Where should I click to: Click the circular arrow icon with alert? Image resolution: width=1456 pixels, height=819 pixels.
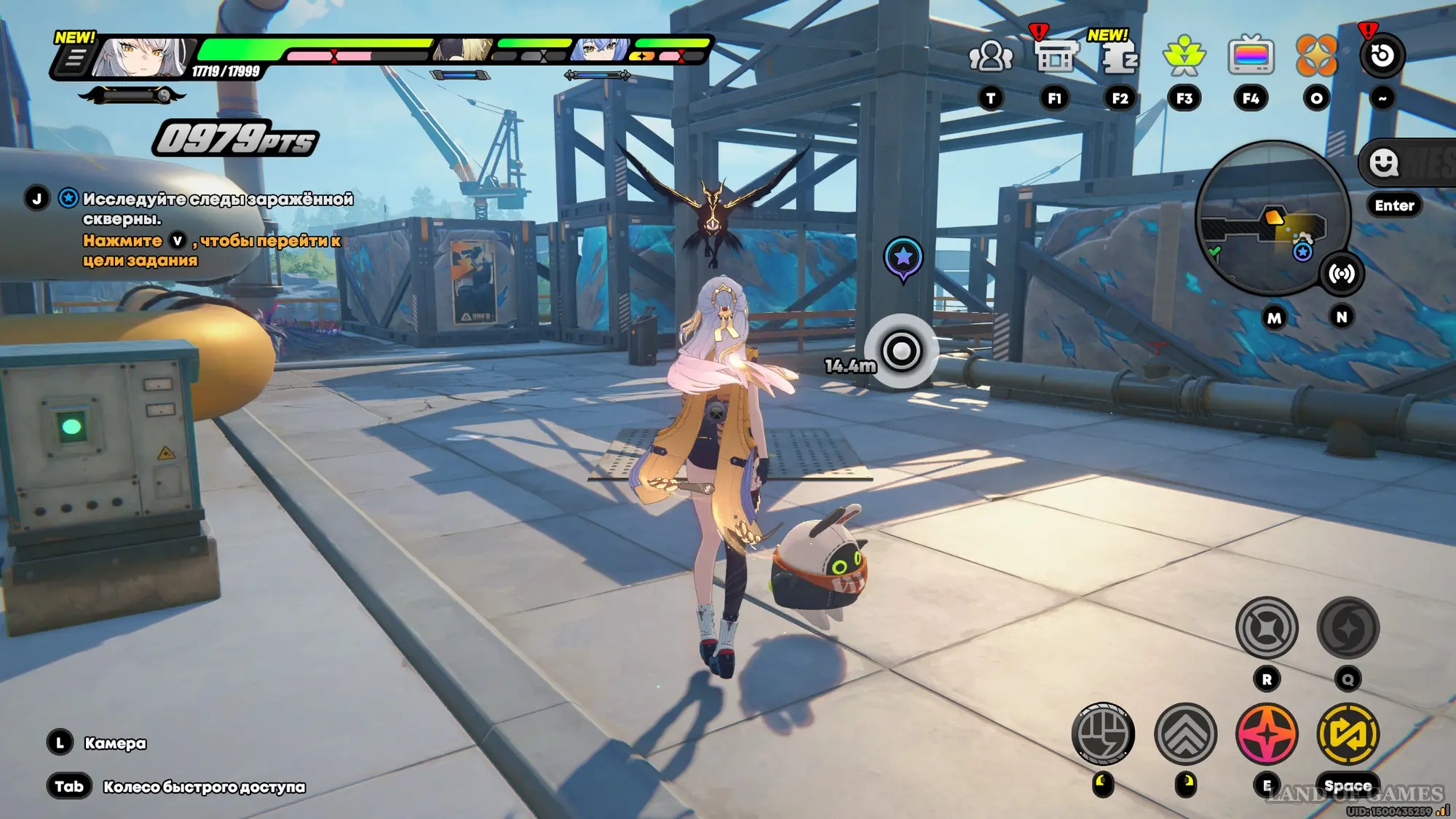pos(1381,56)
